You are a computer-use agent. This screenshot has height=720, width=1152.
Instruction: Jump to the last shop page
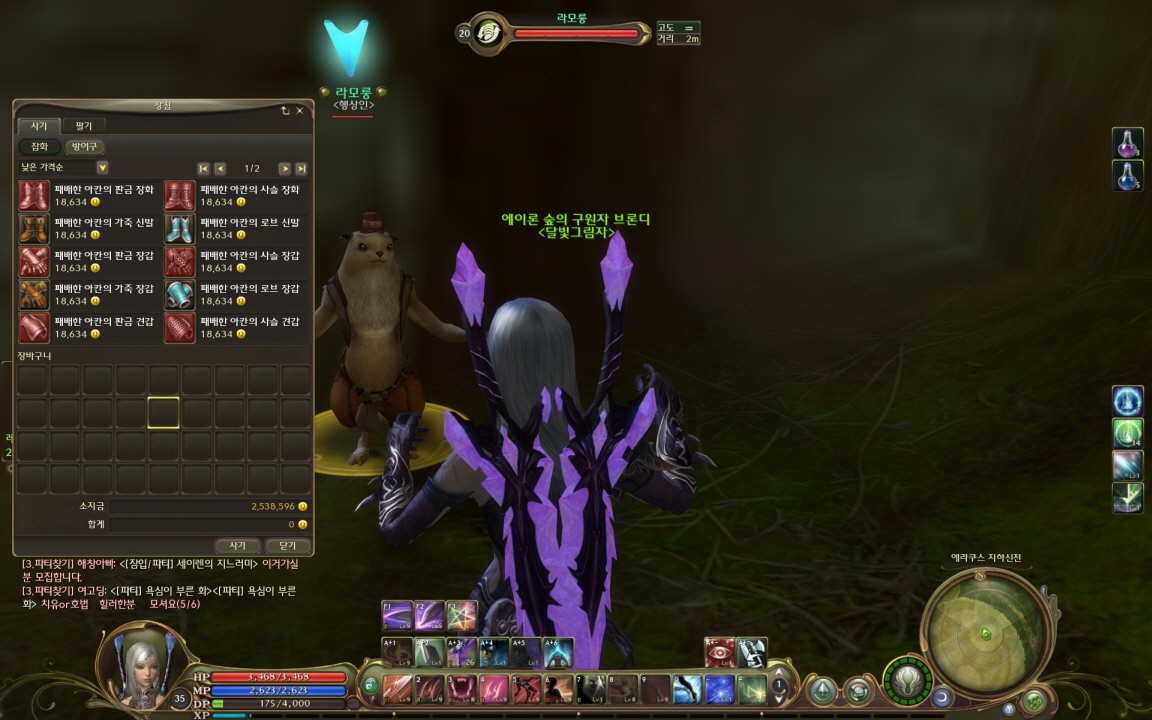(x=301, y=168)
